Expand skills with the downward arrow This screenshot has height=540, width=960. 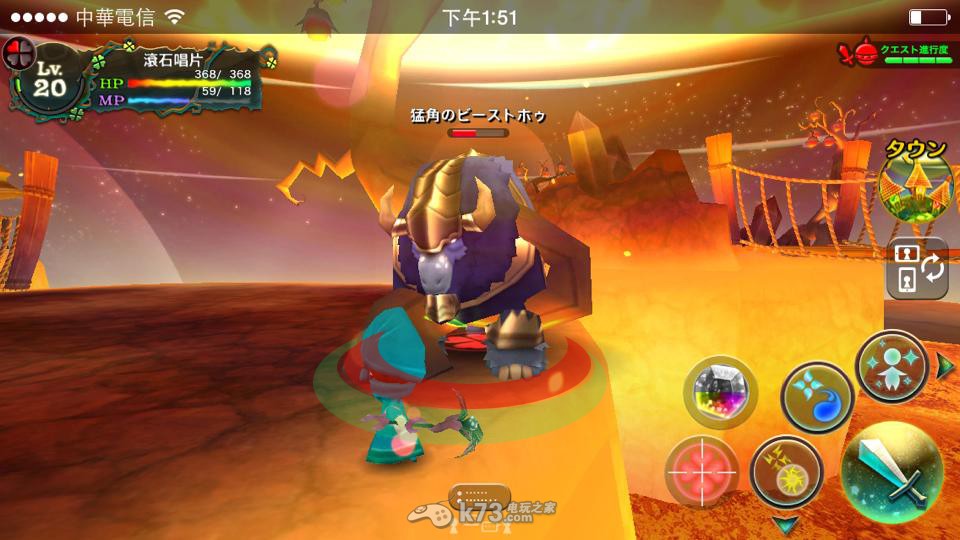pyautogui.click(x=786, y=523)
